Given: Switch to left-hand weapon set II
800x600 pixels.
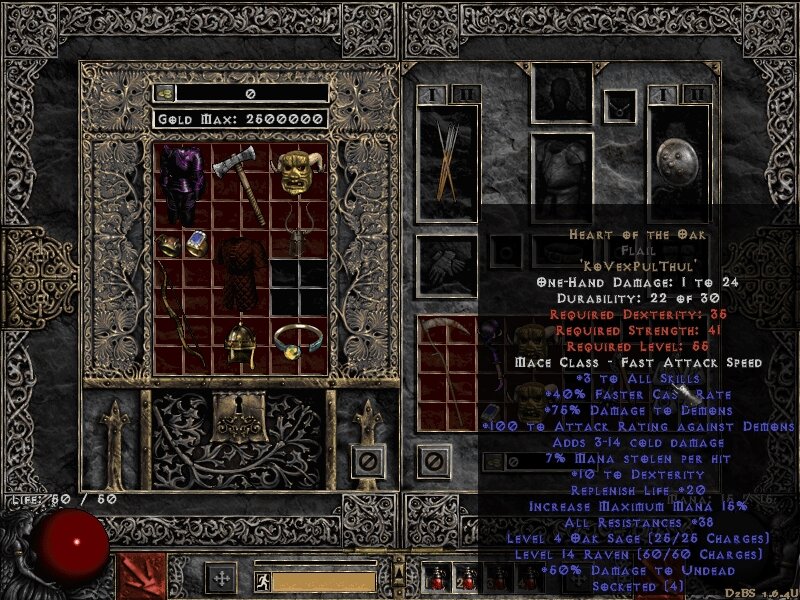Looking at the screenshot, I should (x=467, y=94).
